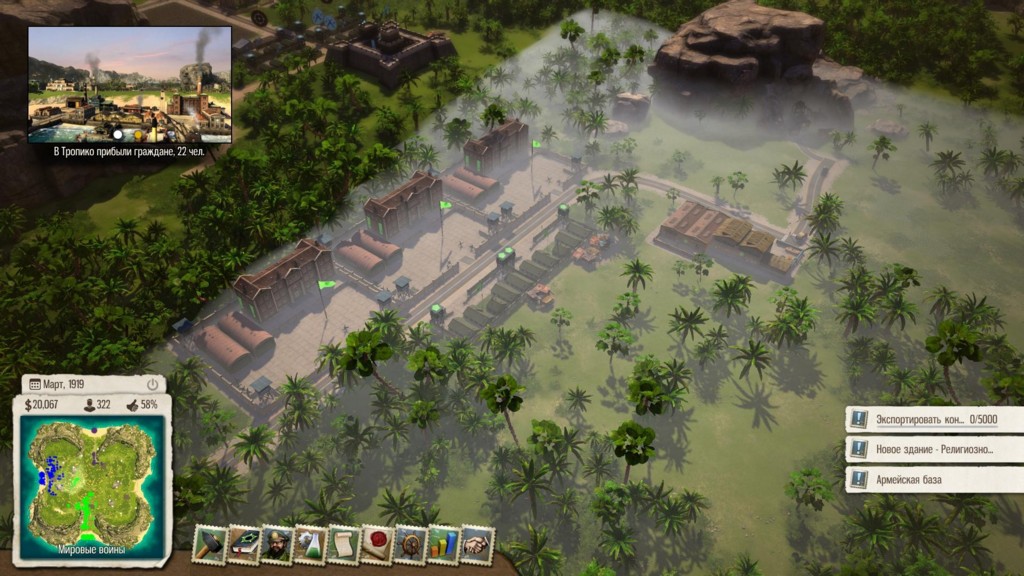This screenshot has width=1024, height=576.
Task: Open the ship's wheel trade stamp
Action: point(410,544)
